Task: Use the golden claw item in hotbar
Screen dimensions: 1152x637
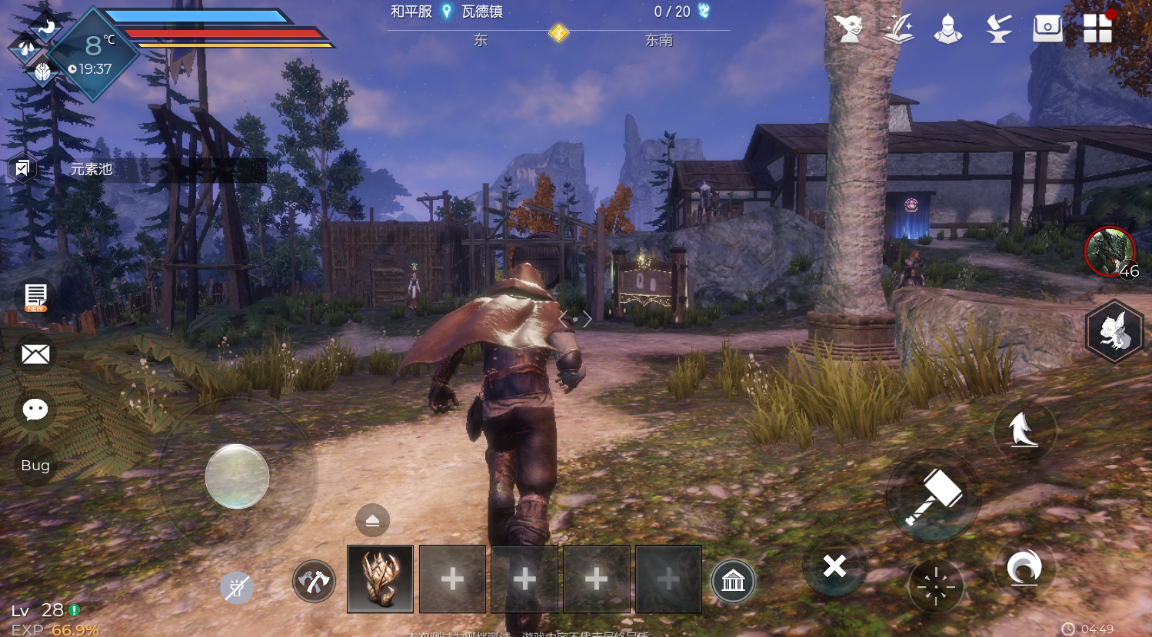Action: (380, 578)
